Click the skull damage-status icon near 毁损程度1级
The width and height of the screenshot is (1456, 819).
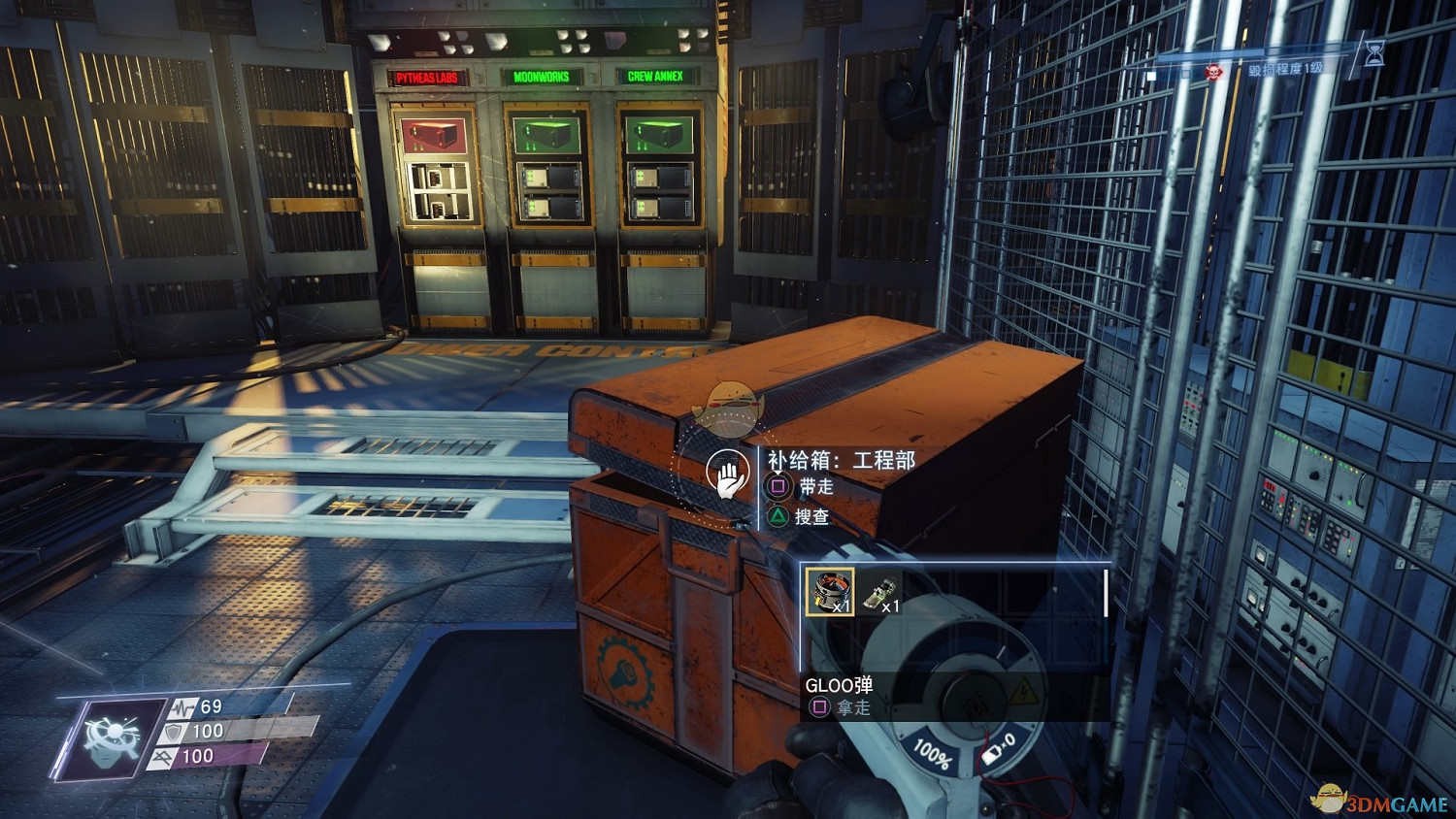pyautogui.click(x=1214, y=72)
